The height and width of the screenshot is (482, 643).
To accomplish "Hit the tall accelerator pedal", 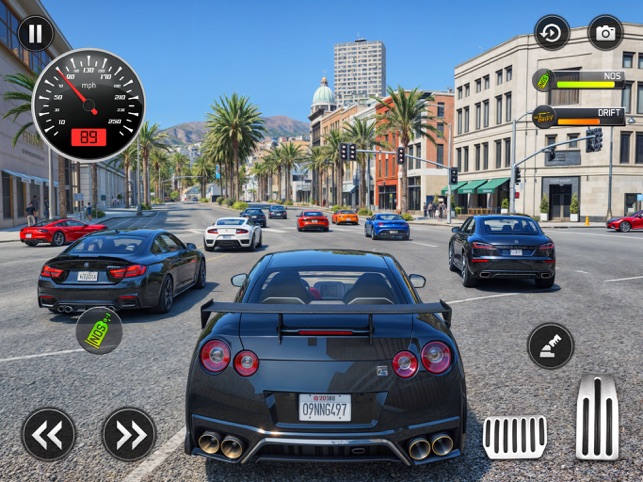I will (x=597, y=418).
